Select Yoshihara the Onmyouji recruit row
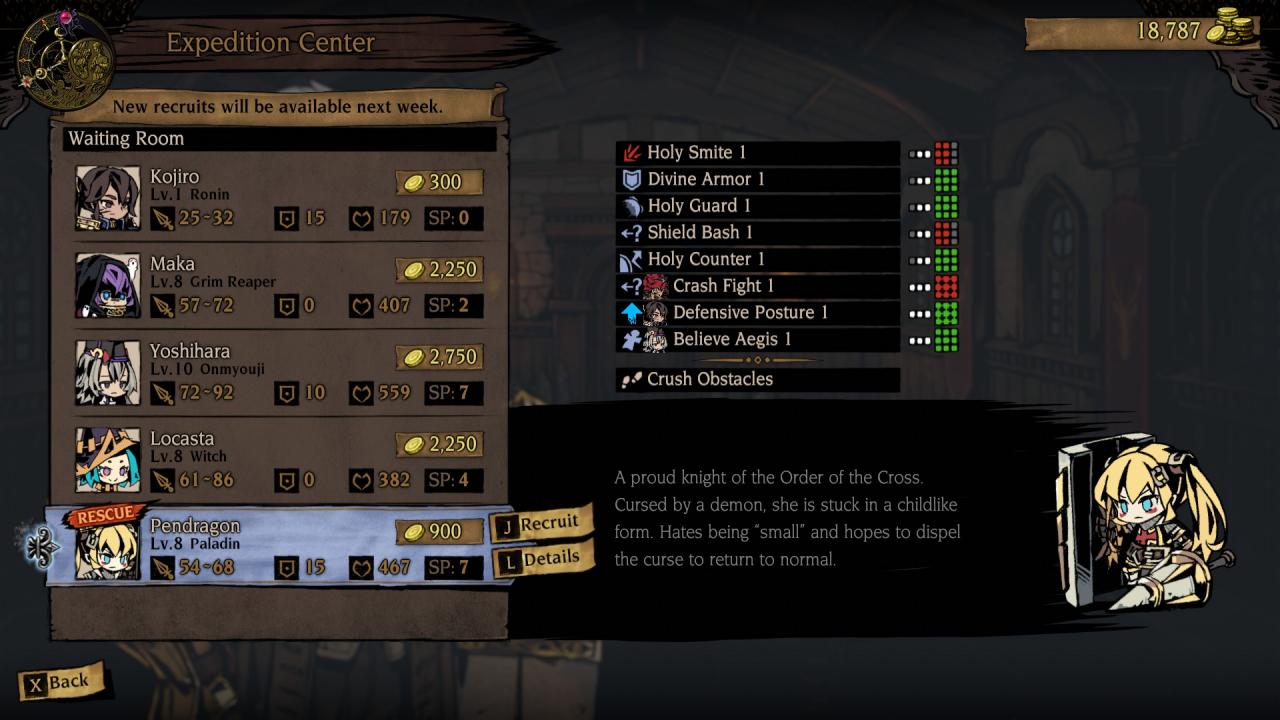Viewport: 1280px width, 720px height. [278, 373]
